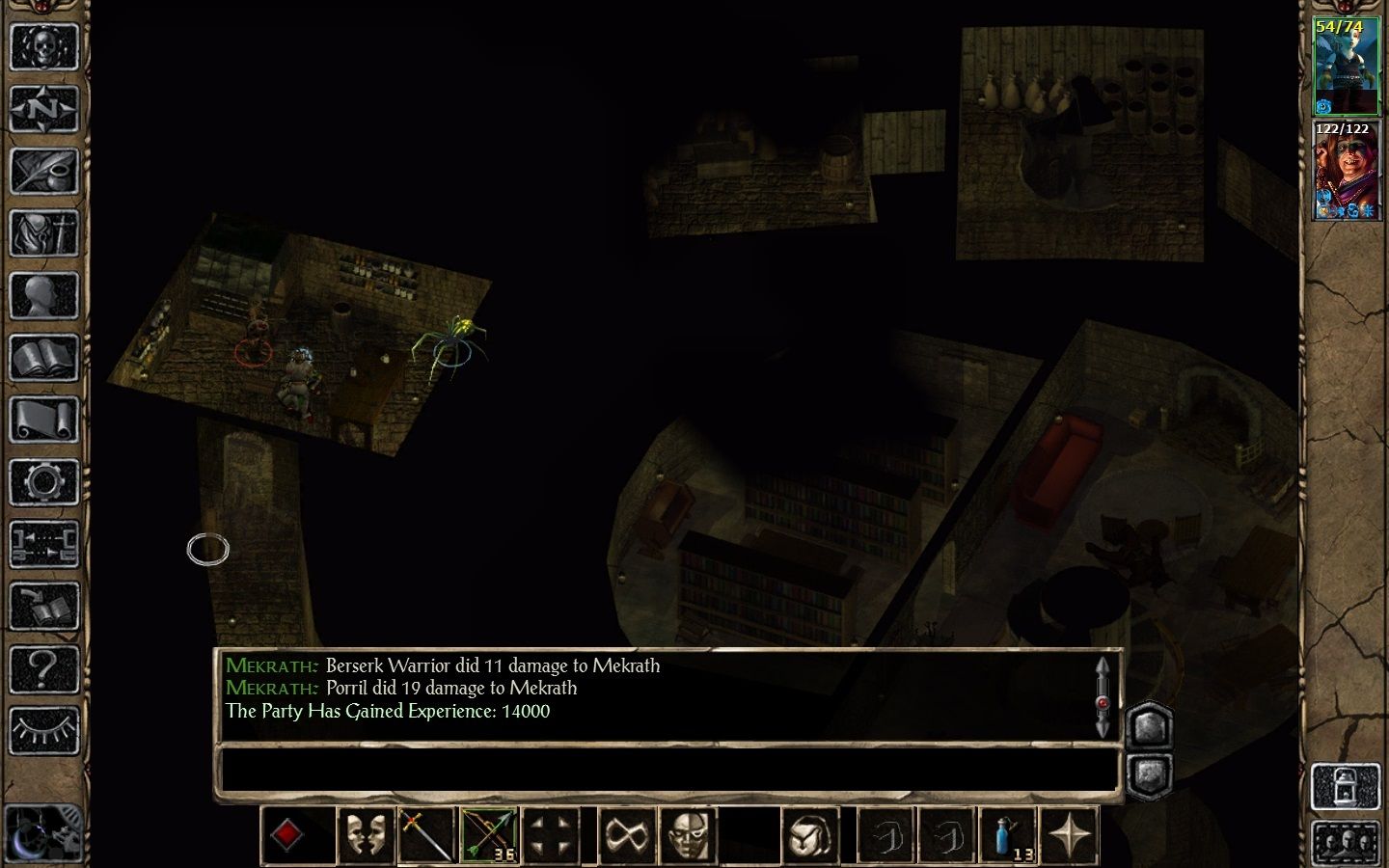The image size is (1389, 868).
Task: Select all party members with the three-heads button
Action: click(1345, 843)
